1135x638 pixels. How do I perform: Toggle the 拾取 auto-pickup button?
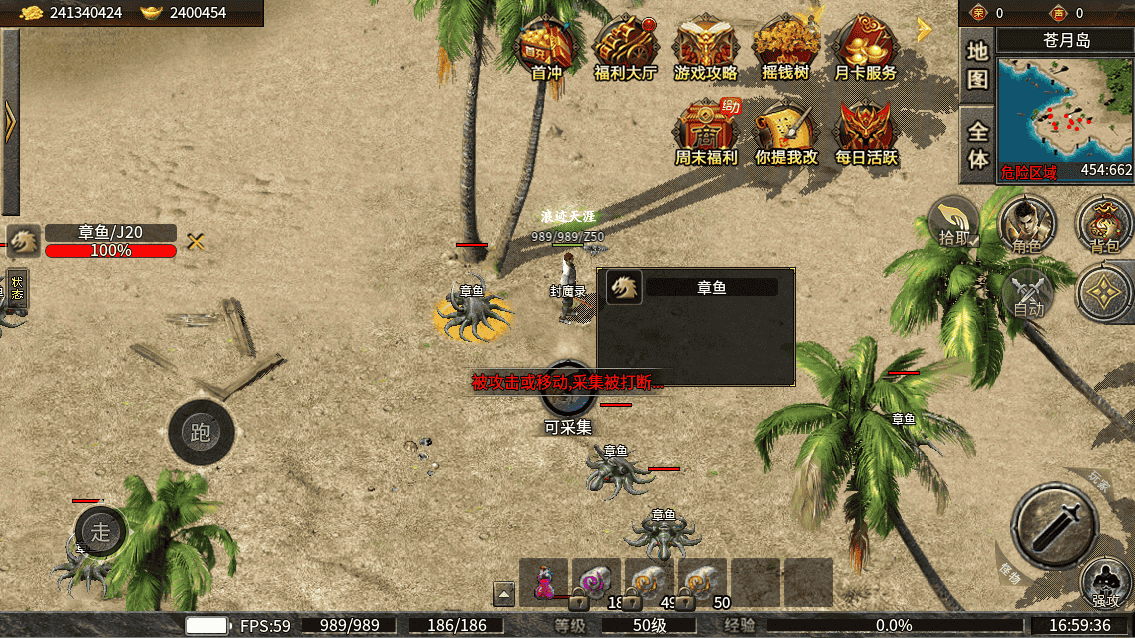(x=953, y=222)
